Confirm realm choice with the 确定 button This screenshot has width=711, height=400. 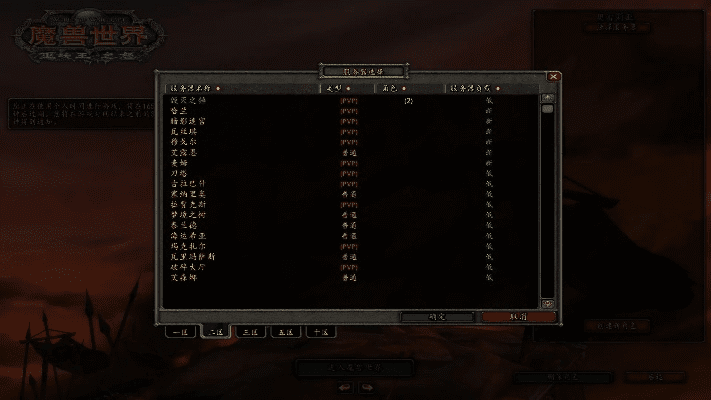tap(436, 316)
